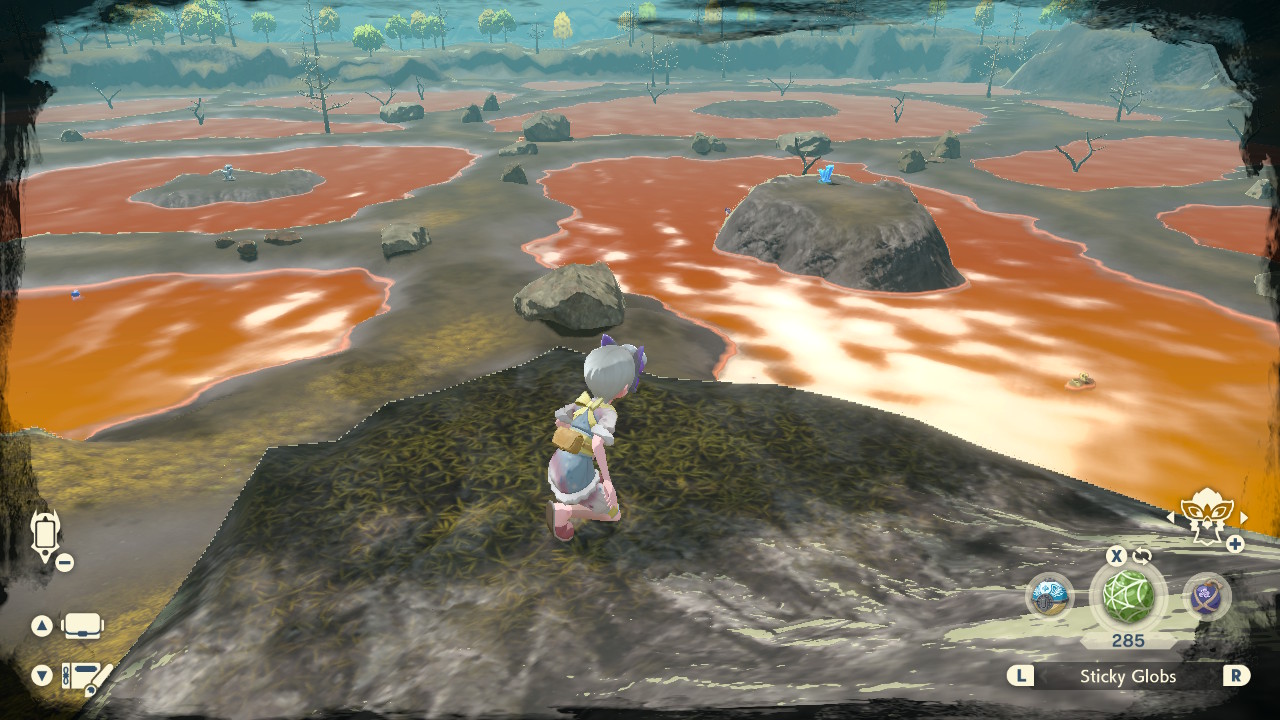Select the purple Smoke Bomb slot
The width and height of the screenshot is (1280, 720).
[x=1207, y=597]
